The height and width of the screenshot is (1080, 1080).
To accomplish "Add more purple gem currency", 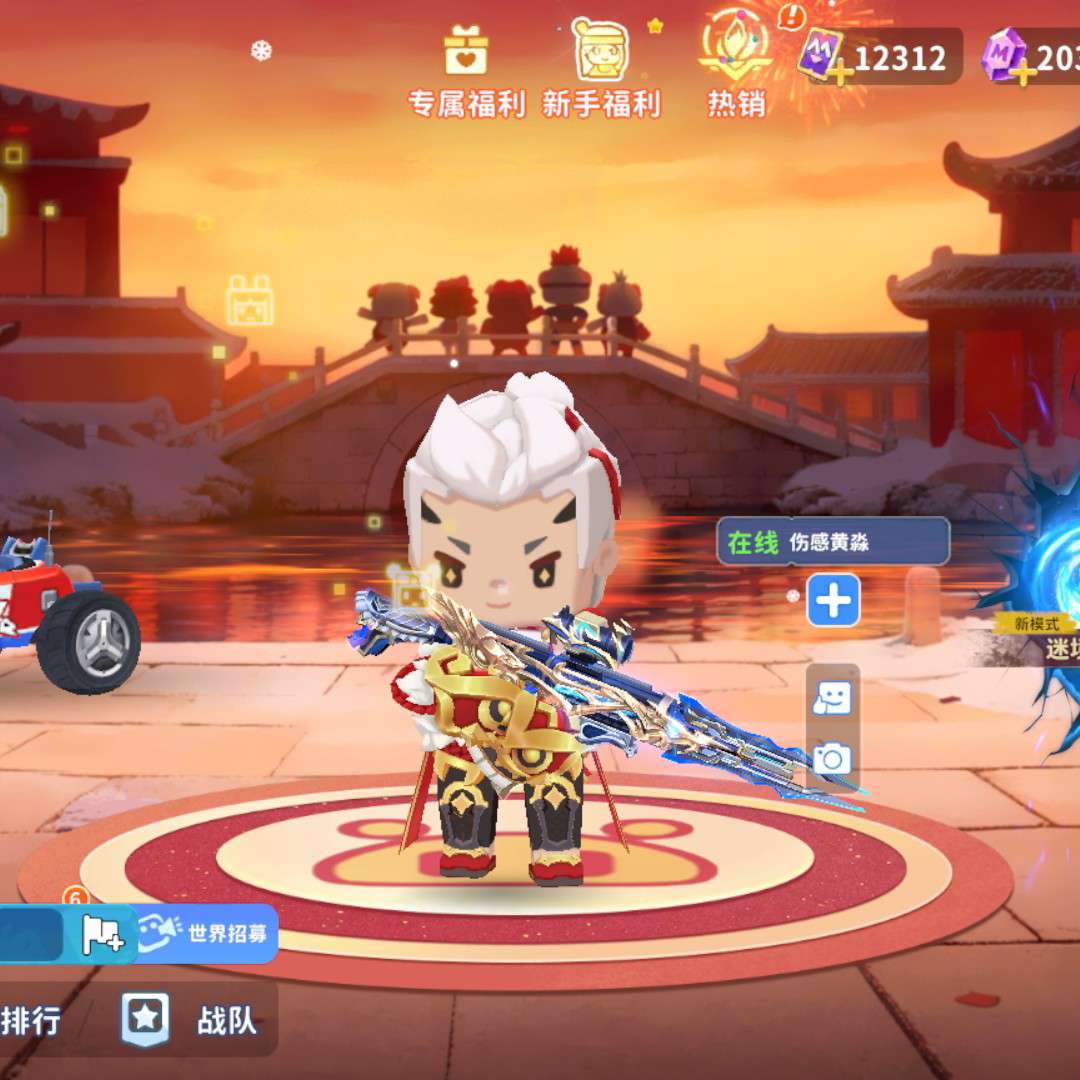I will pyautogui.click(x=1022, y=73).
